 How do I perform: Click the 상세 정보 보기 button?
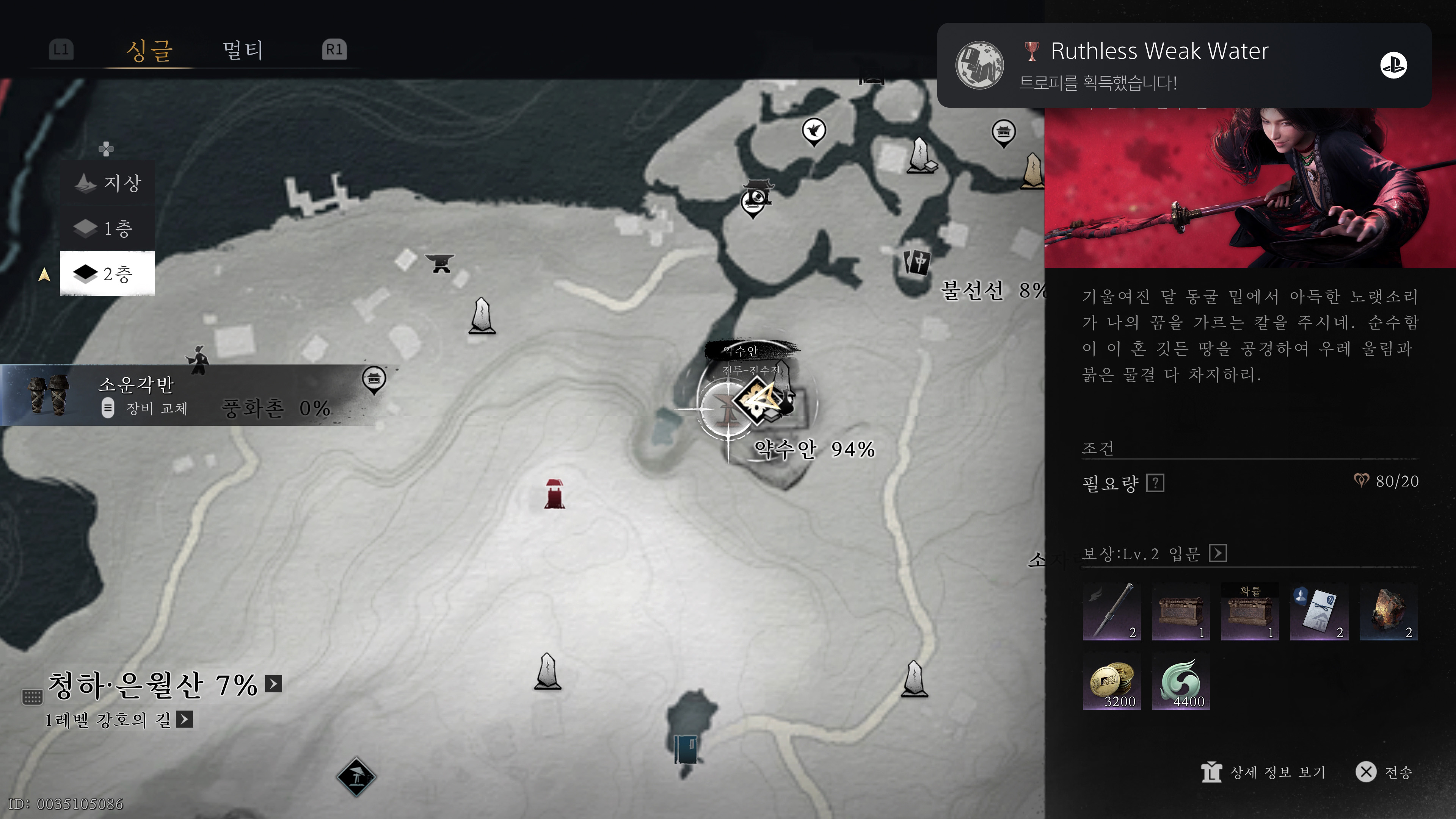(x=1264, y=772)
